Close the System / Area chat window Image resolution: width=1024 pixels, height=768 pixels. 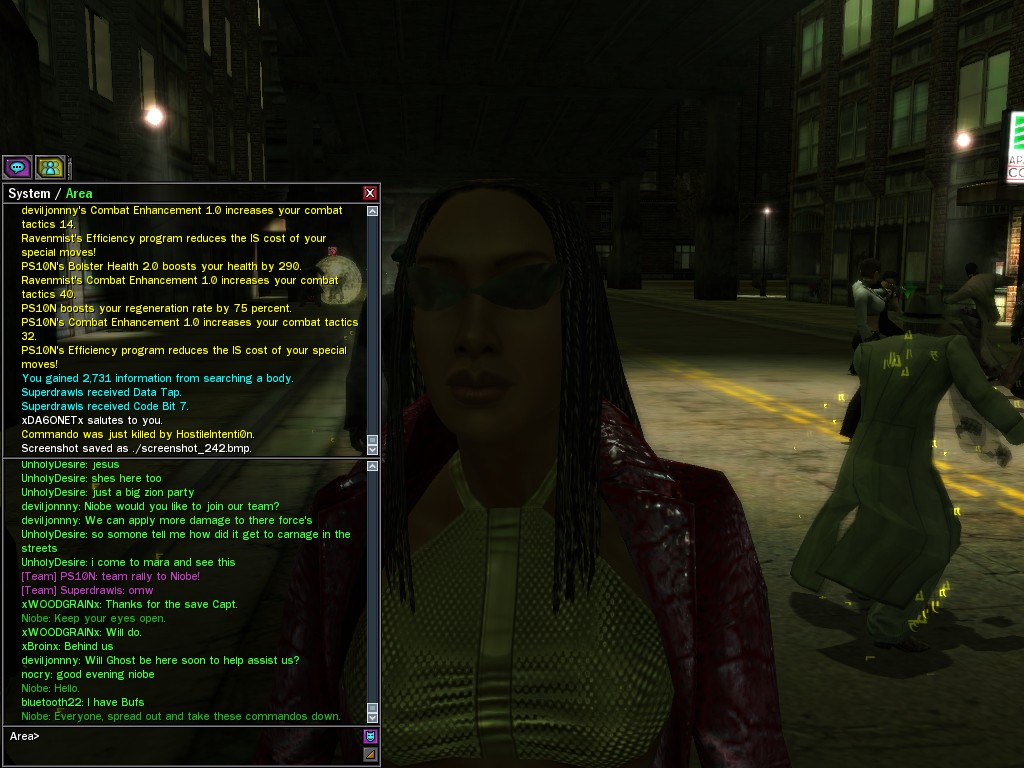[370, 193]
